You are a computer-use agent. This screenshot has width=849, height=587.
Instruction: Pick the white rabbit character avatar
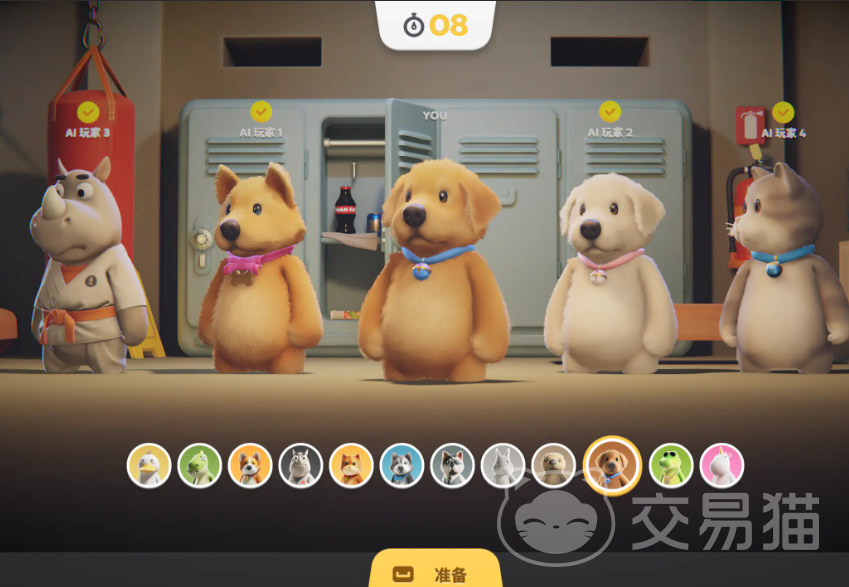point(503,465)
